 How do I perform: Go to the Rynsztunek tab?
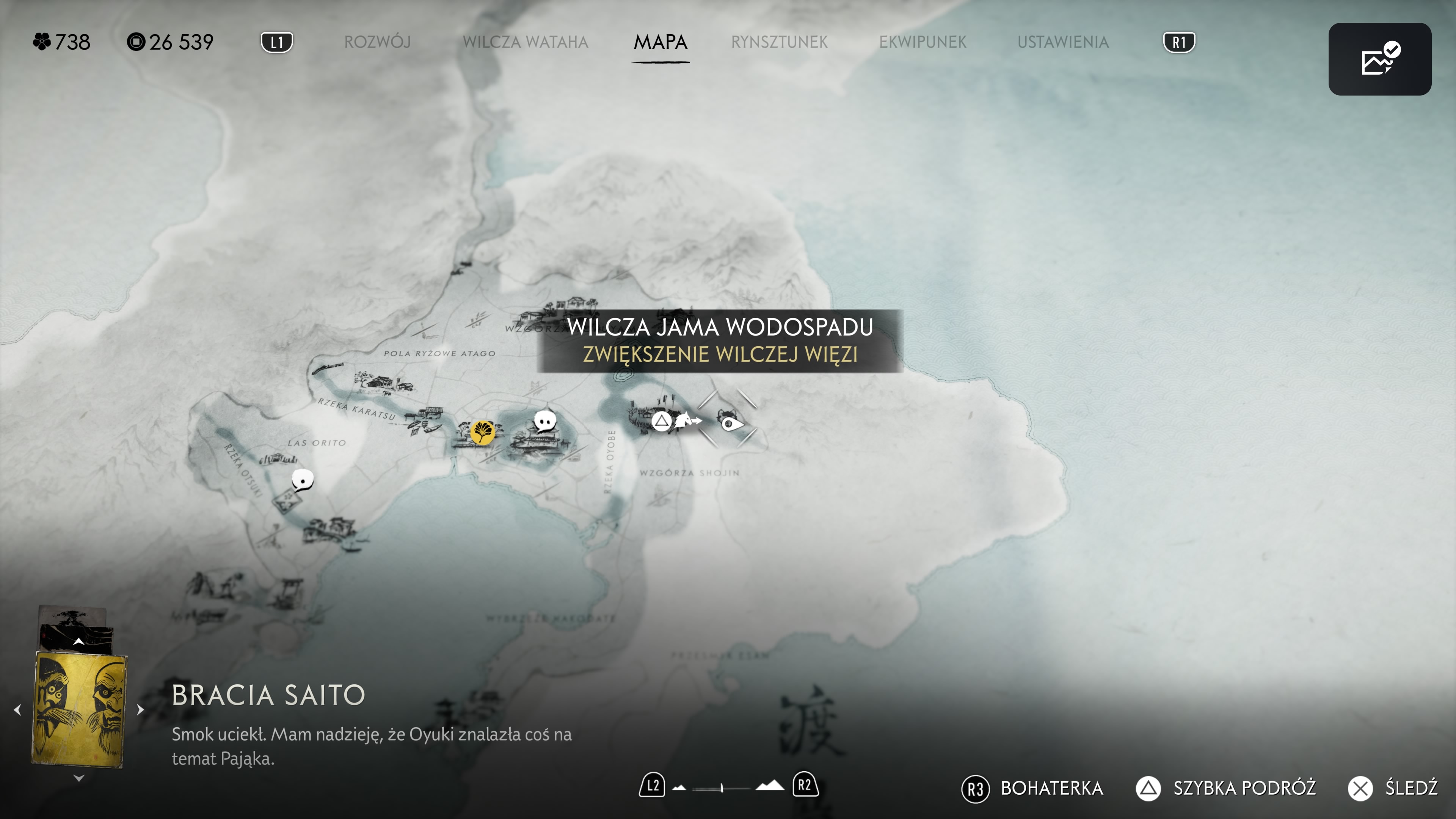(x=779, y=42)
